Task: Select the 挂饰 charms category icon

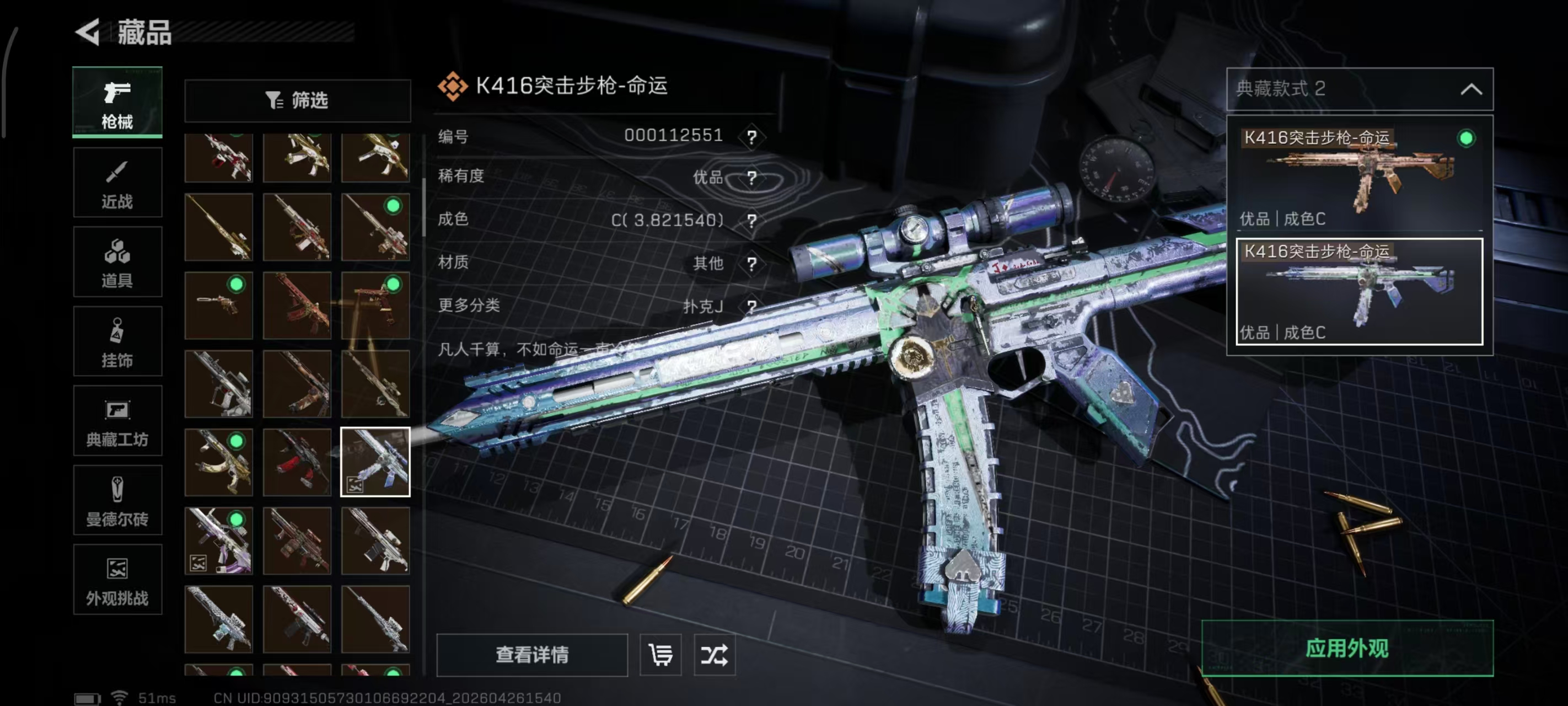Action: (117, 341)
